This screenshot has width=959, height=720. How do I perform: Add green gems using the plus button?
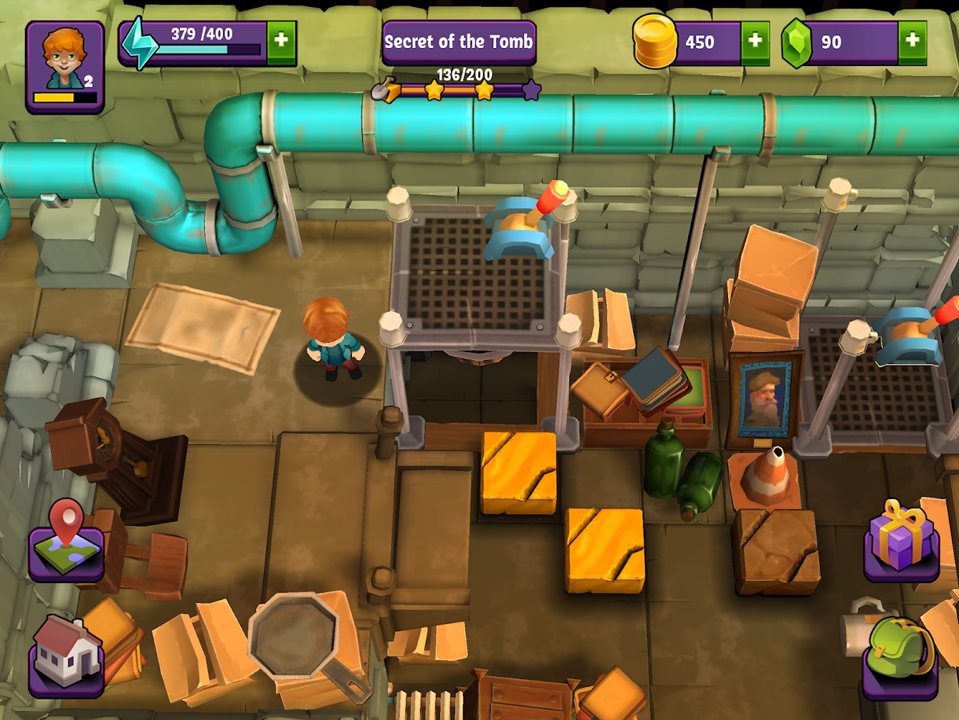coord(911,43)
